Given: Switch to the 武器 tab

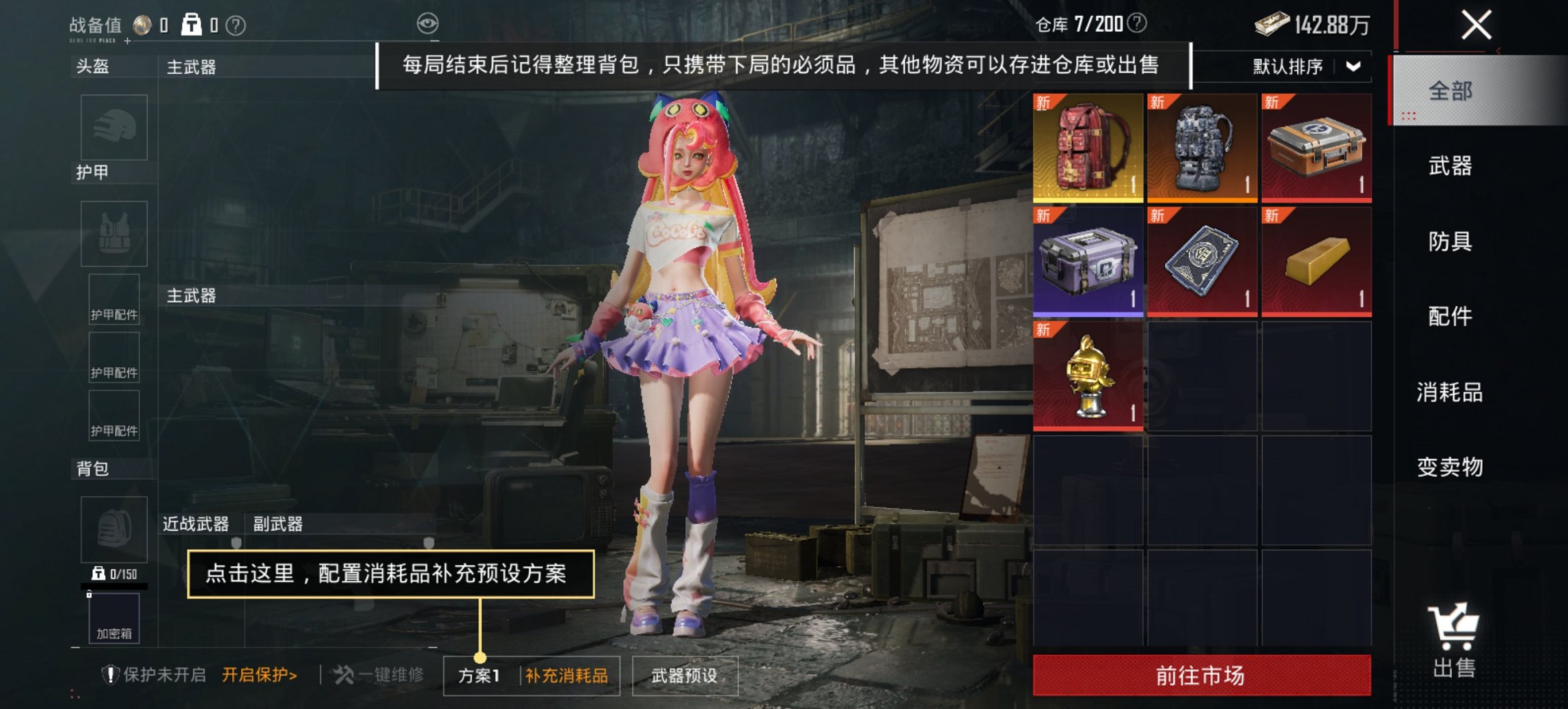Looking at the screenshot, I should pyautogui.click(x=1450, y=165).
